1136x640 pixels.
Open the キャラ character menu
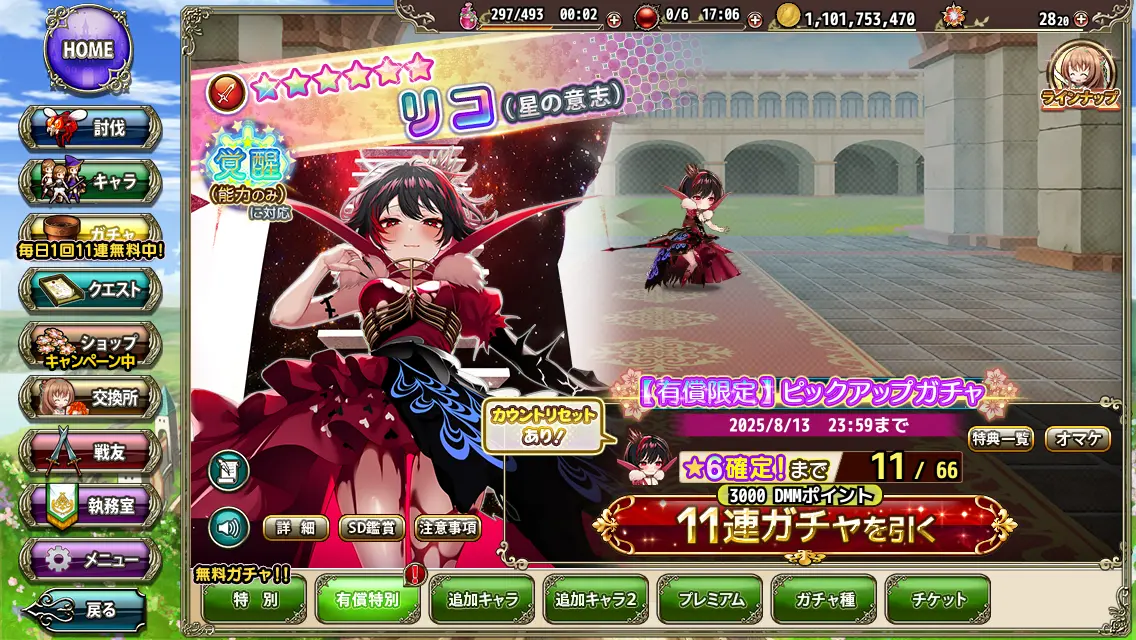click(91, 182)
